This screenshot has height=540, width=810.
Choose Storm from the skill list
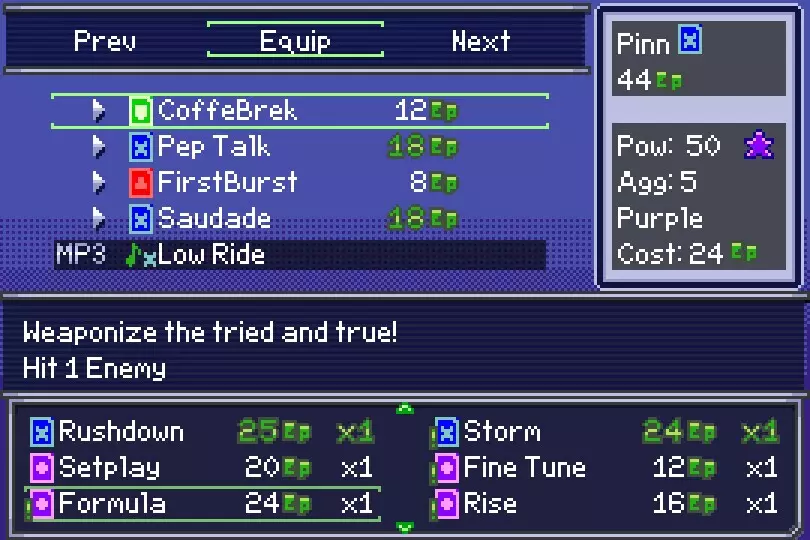click(605, 432)
